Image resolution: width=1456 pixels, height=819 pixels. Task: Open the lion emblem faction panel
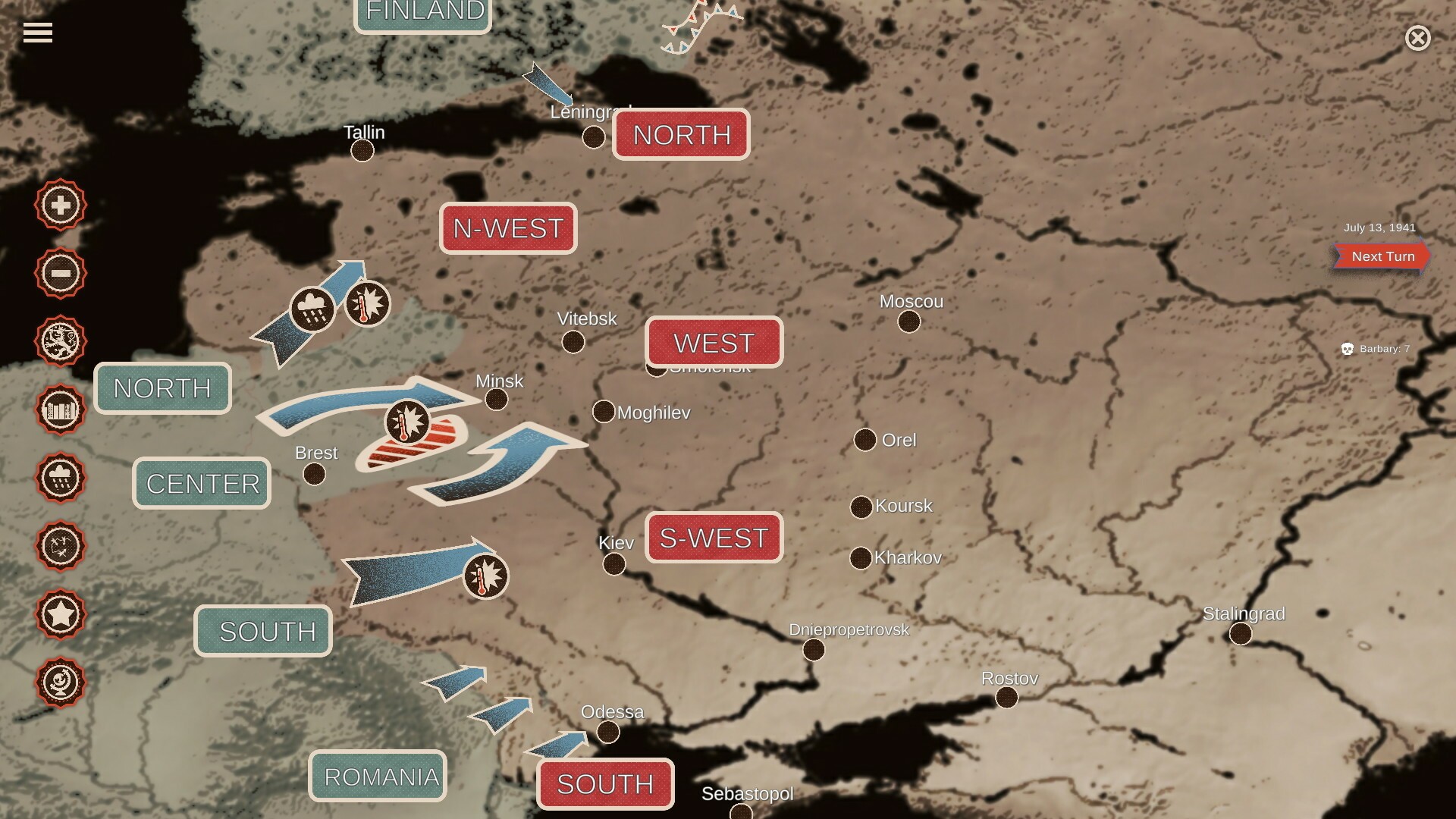tap(60, 341)
